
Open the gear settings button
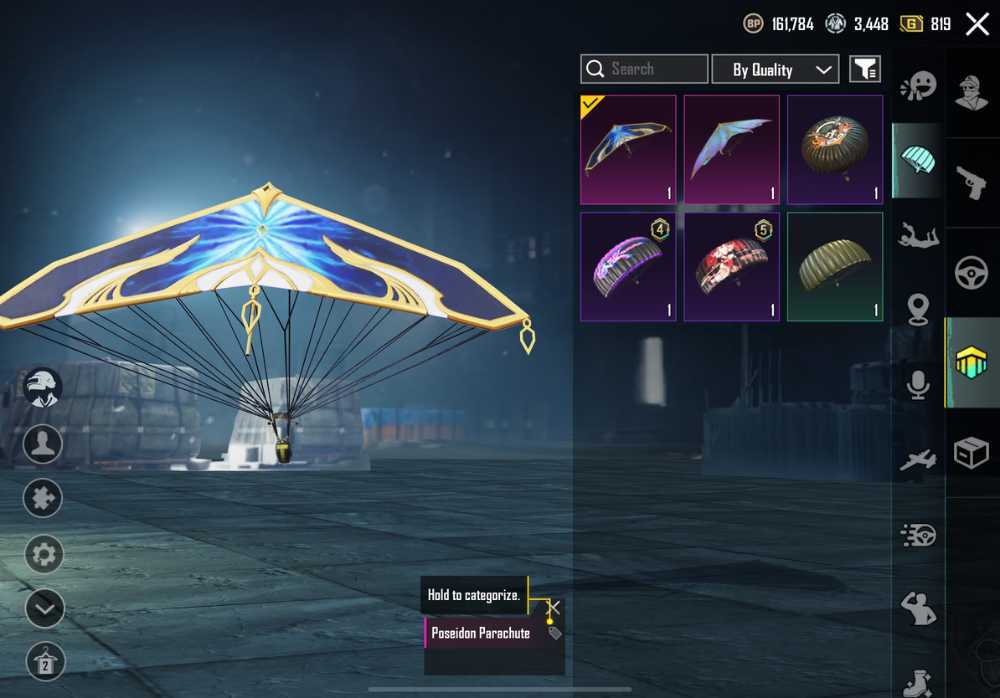click(44, 553)
